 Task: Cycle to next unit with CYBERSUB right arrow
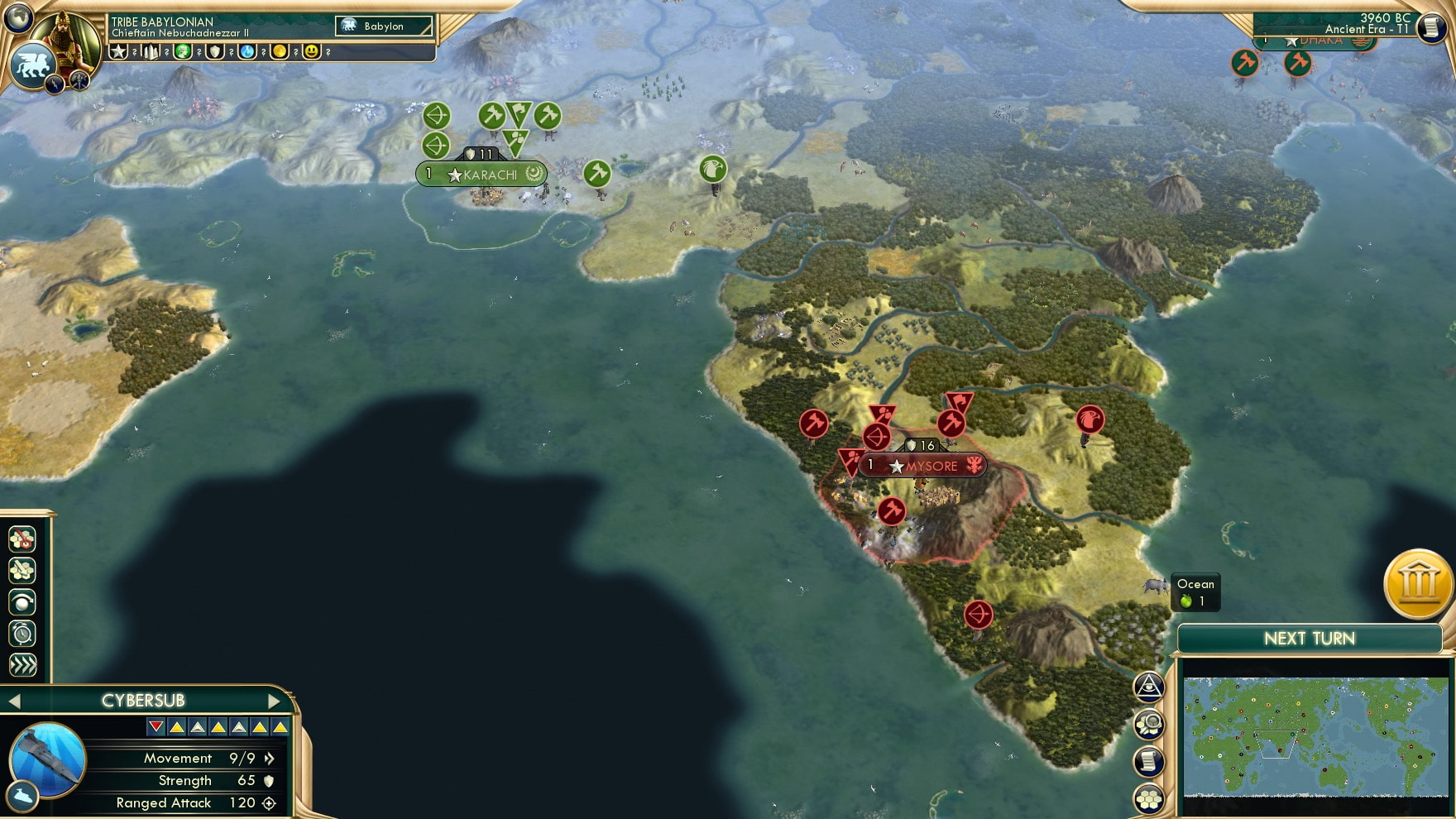click(x=275, y=700)
